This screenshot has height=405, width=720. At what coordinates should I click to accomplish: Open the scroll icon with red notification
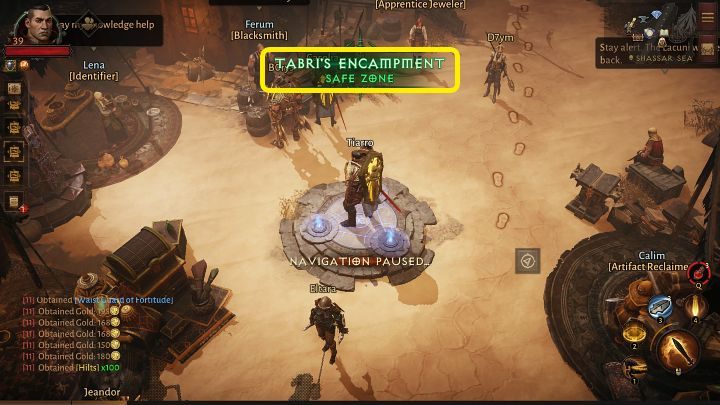pyautogui.click(x=15, y=202)
